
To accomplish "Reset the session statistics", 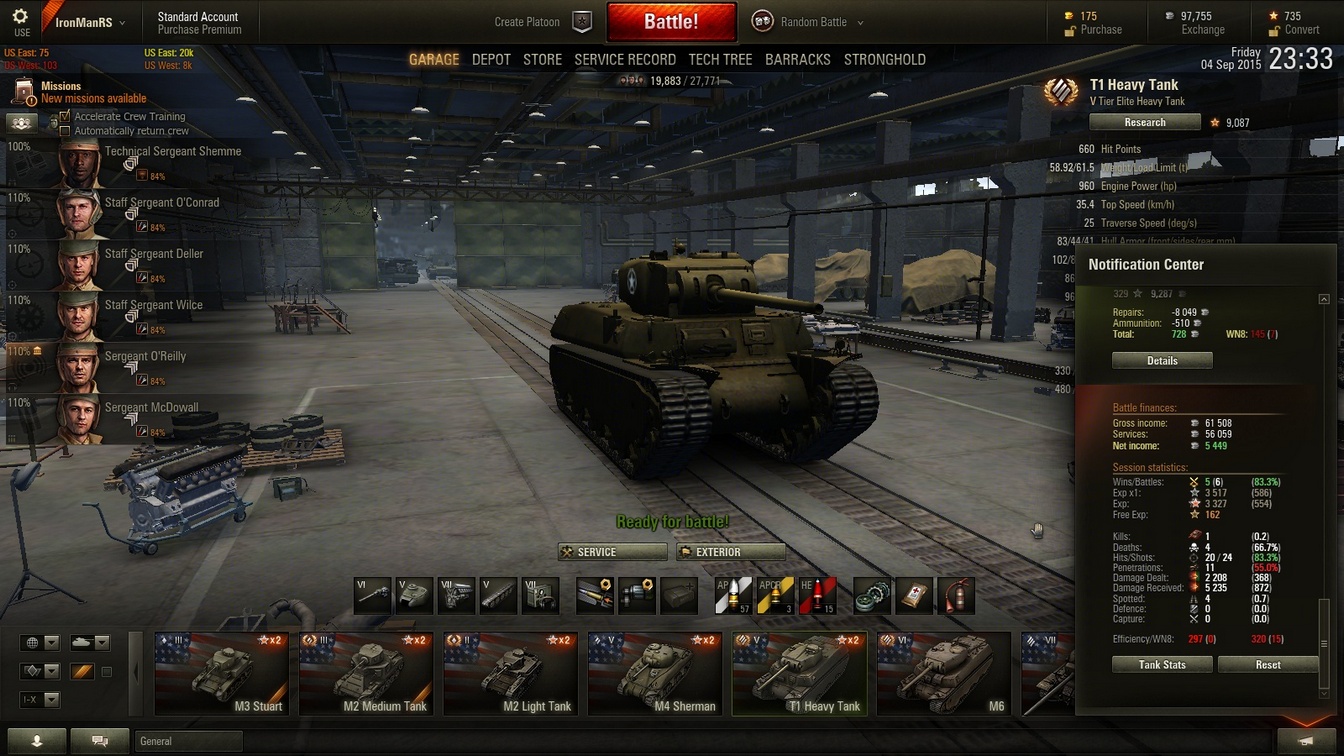I will pos(1267,665).
